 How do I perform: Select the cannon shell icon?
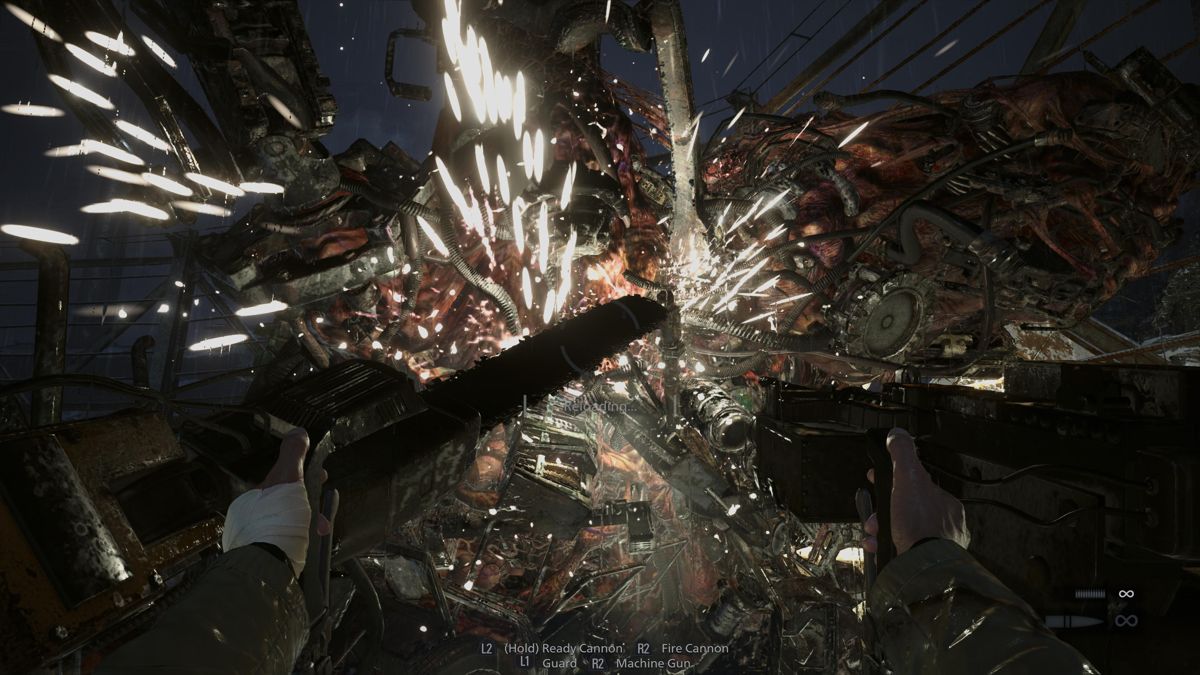coord(1073,621)
